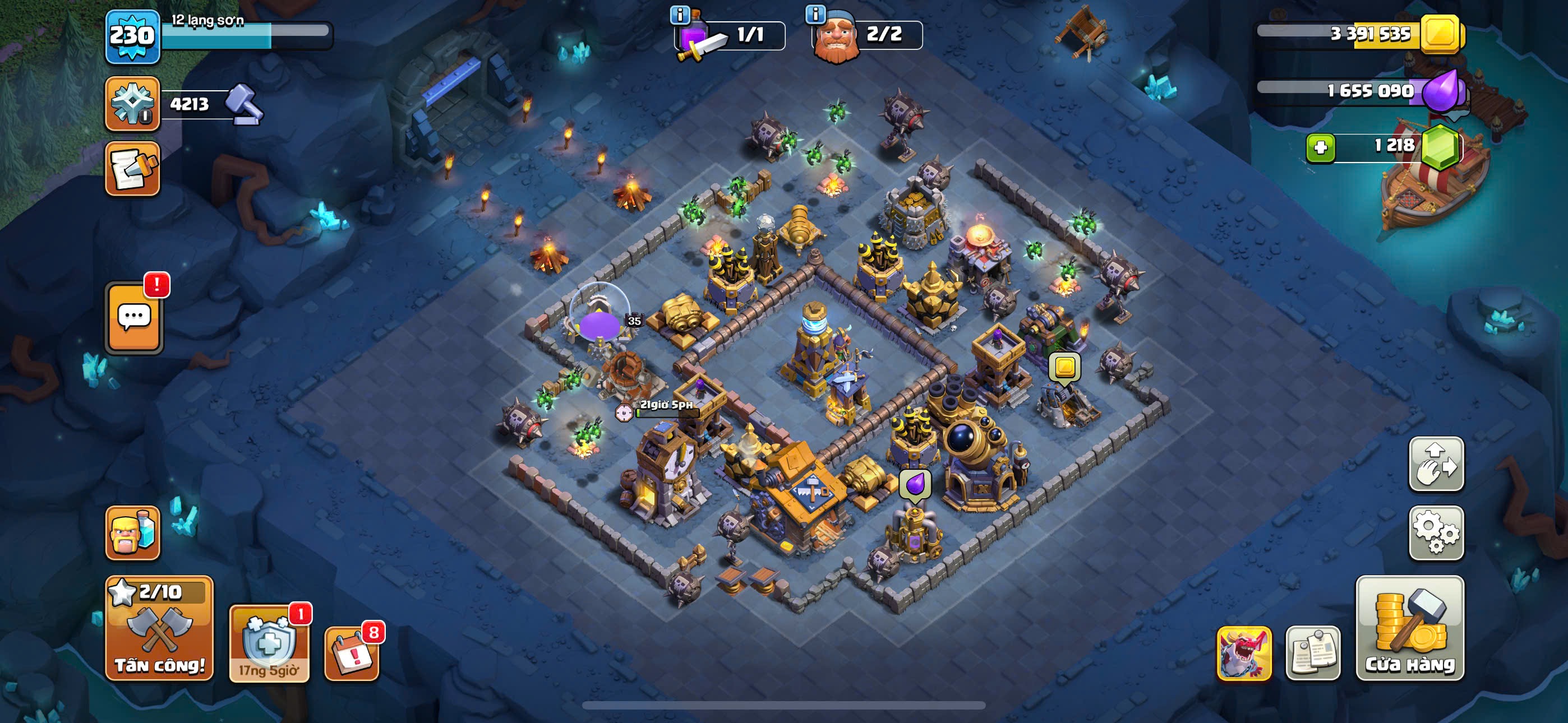Show info for the Master Builder counter
This screenshot has height=723, width=1568.
815,14
